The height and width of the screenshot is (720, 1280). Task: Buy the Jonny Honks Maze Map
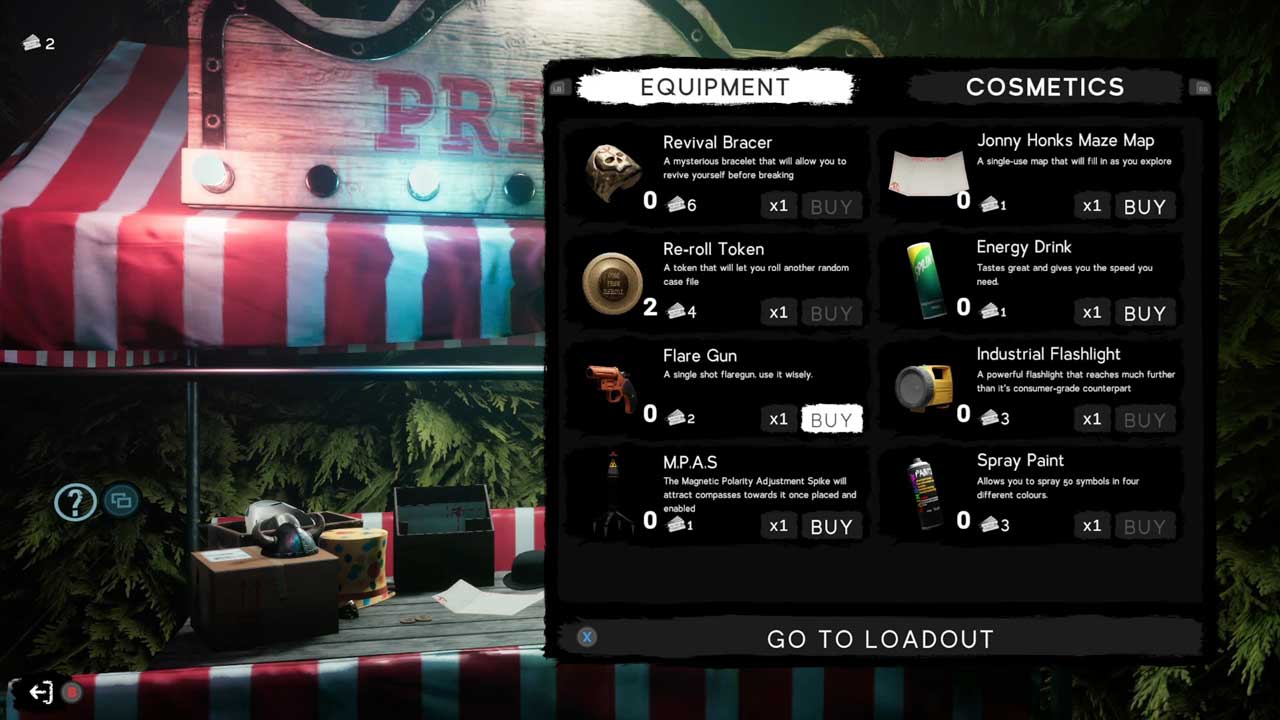(1144, 207)
